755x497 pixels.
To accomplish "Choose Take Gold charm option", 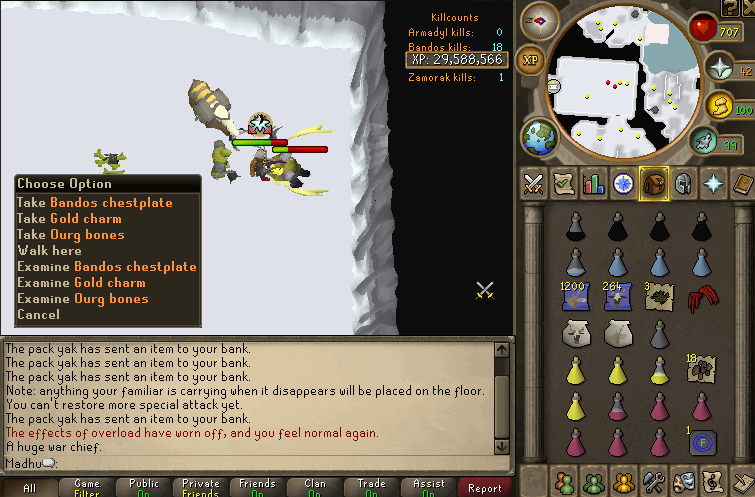I will point(69,219).
